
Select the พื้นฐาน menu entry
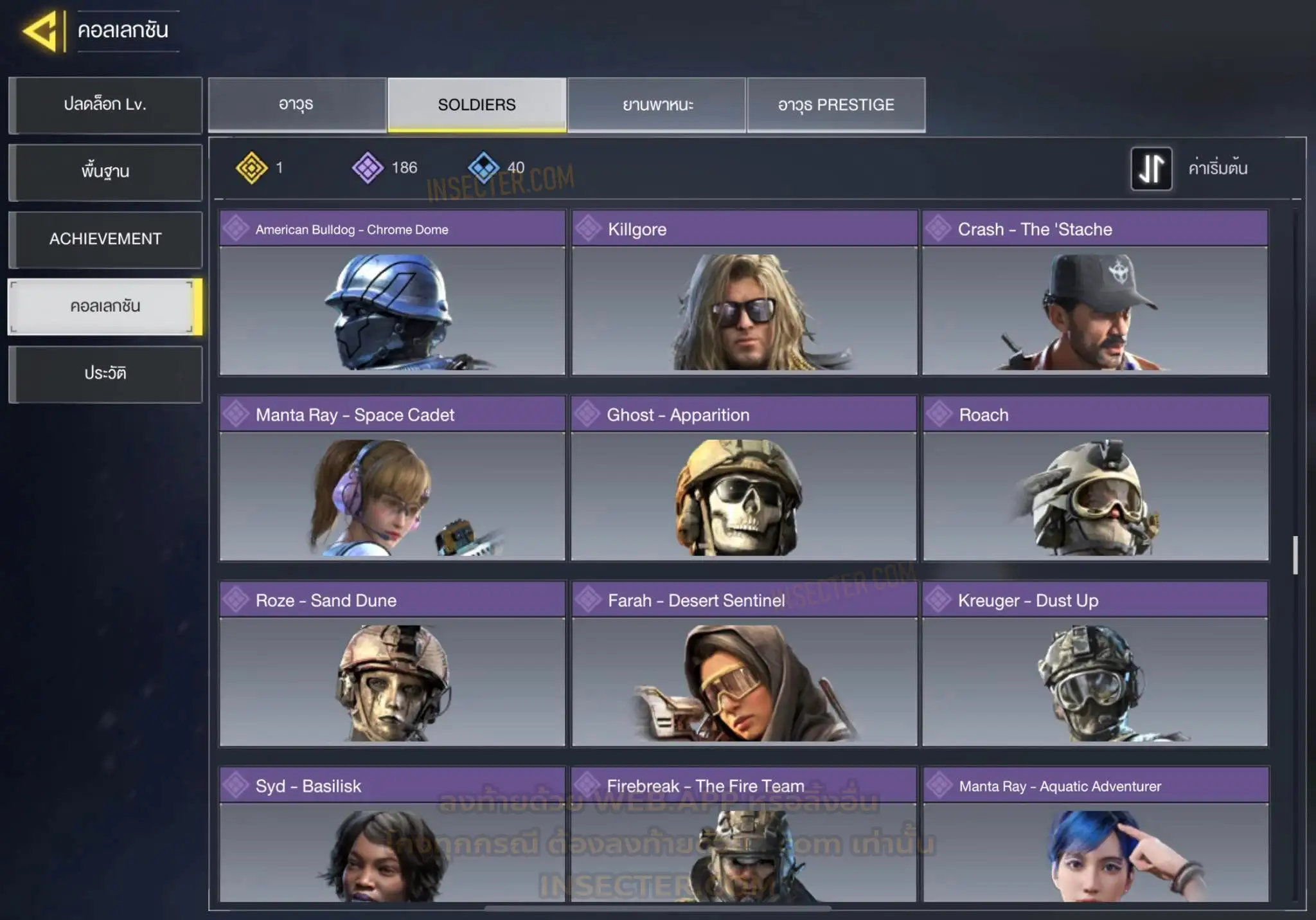click(x=105, y=172)
